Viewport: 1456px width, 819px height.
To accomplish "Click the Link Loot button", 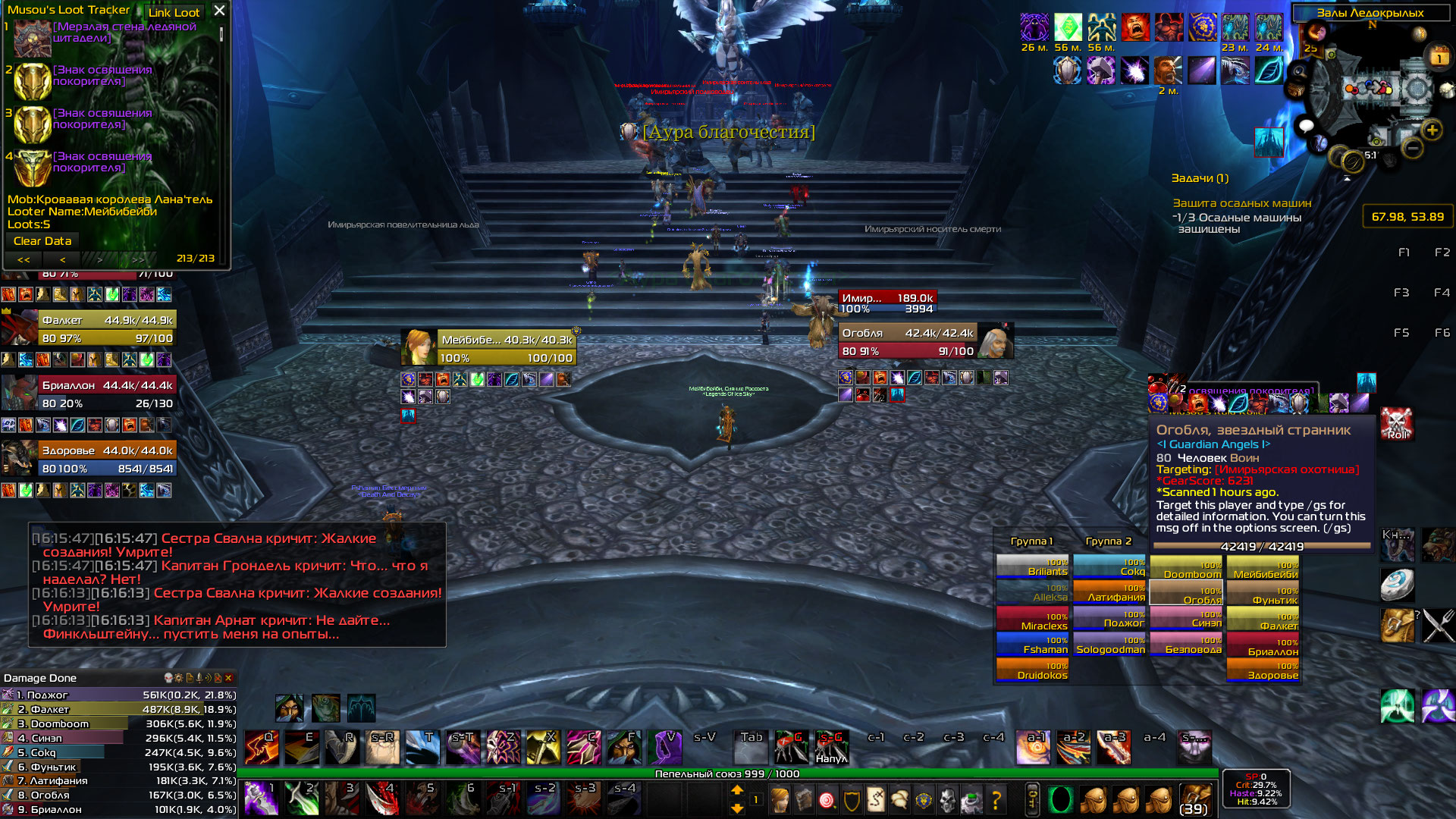I will click(174, 12).
